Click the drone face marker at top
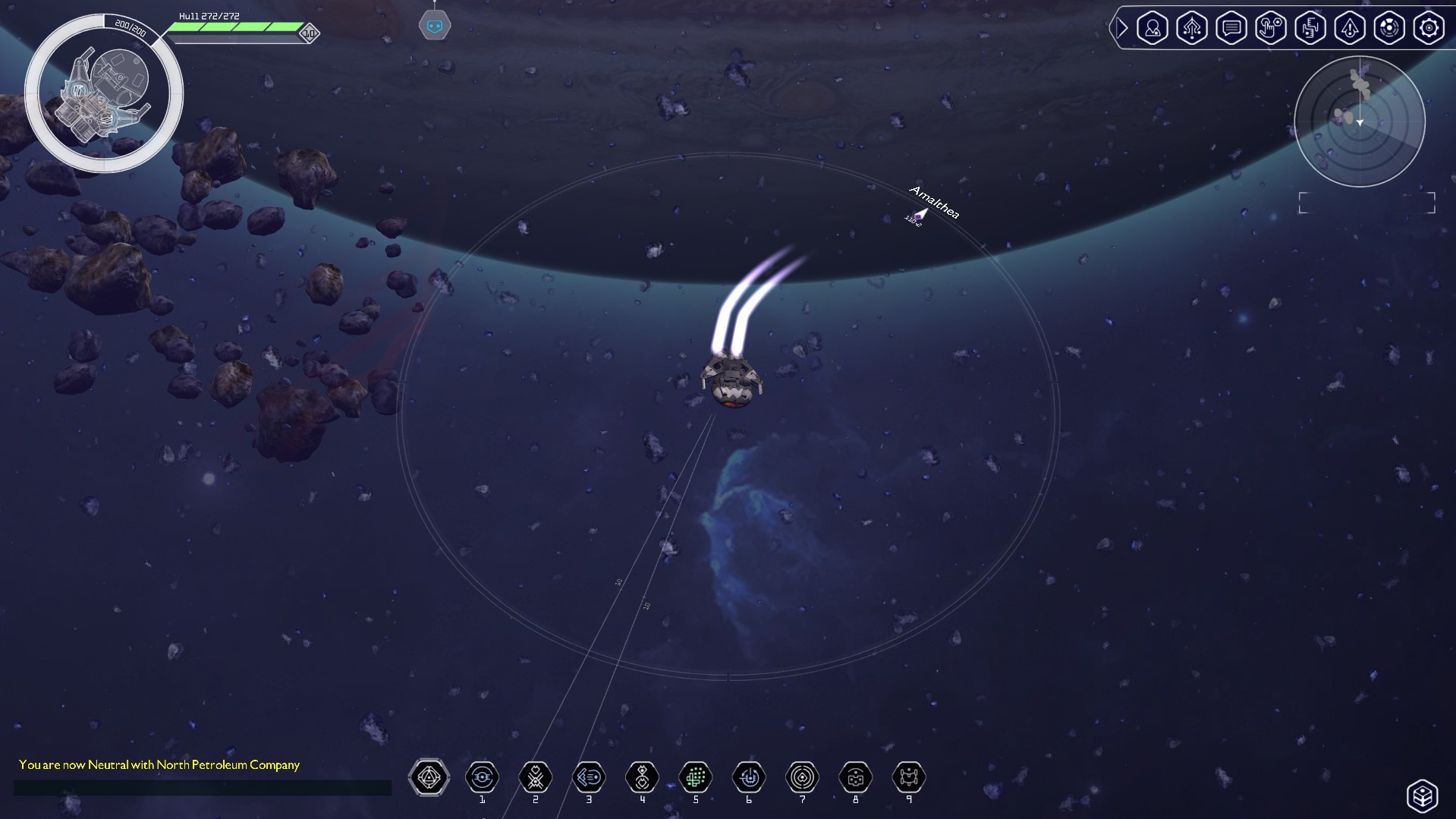The height and width of the screenshot is (819, 1456). tap(434, 23)
